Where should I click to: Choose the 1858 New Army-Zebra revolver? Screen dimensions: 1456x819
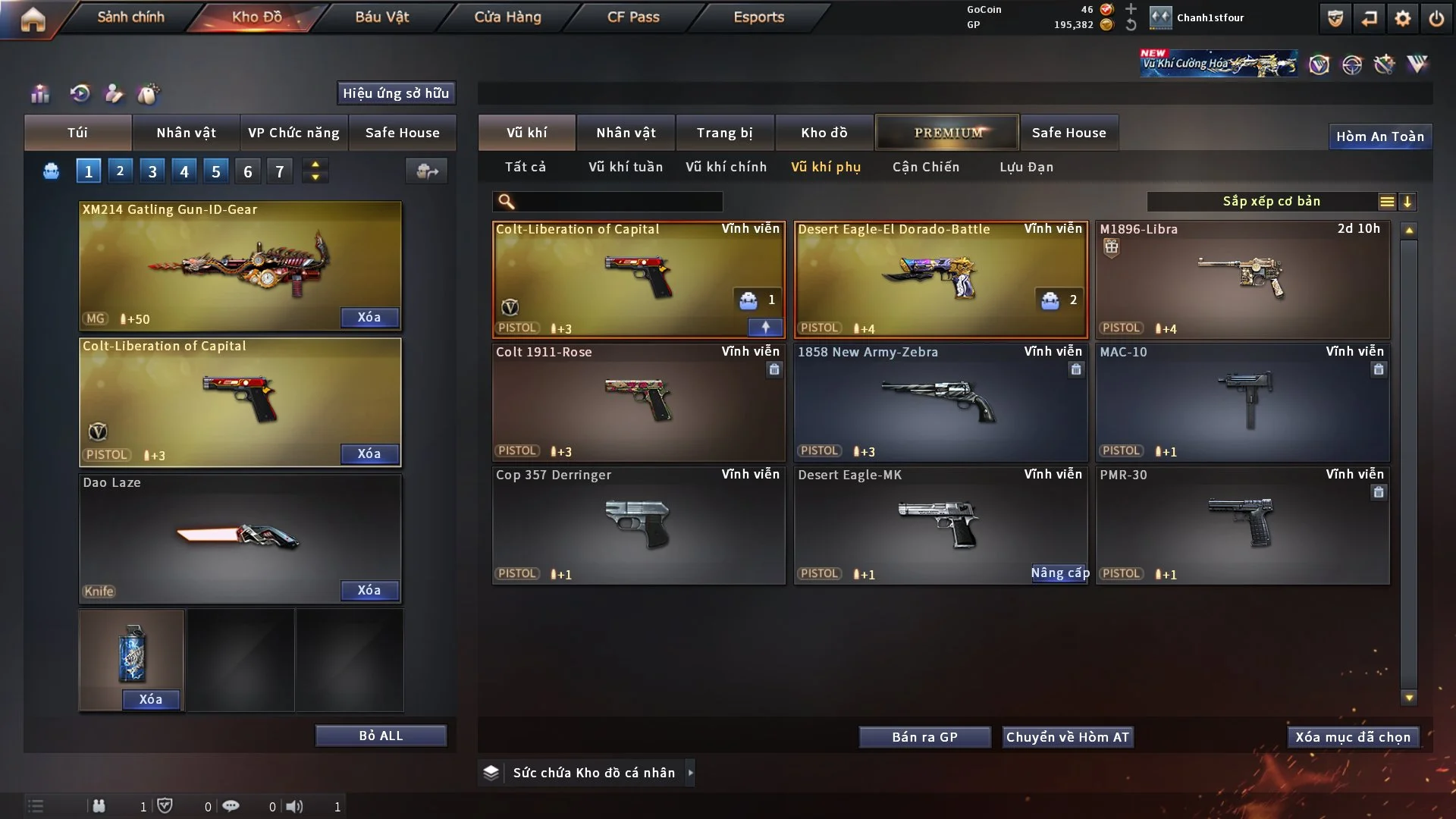[x=940, y=402]
